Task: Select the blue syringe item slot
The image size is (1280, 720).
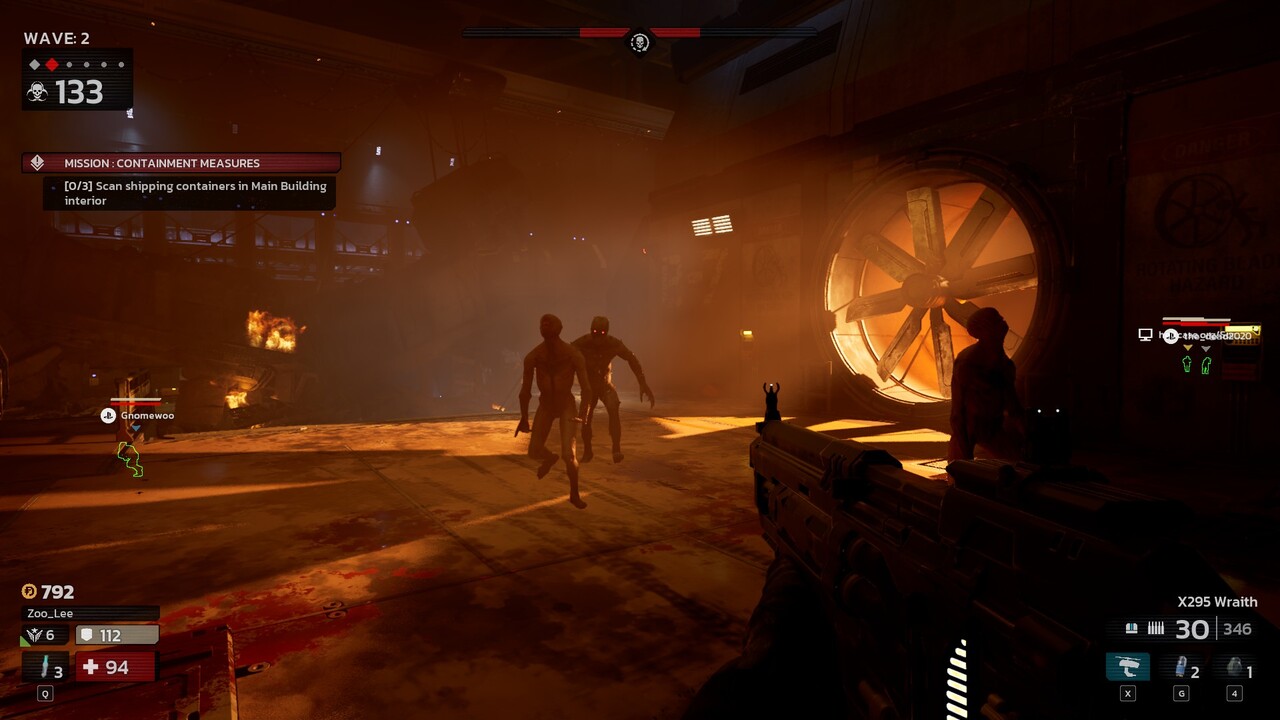Action: point(1184,668)
